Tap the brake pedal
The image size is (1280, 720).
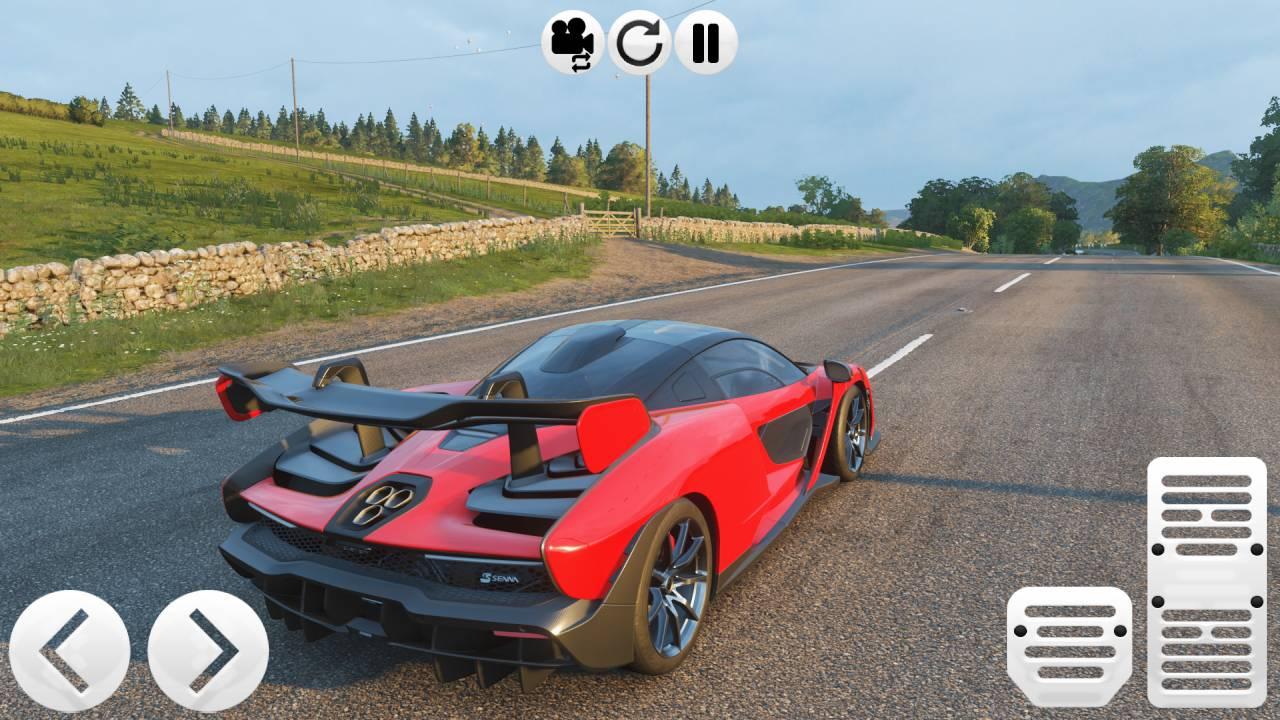tap(1069, 646)
